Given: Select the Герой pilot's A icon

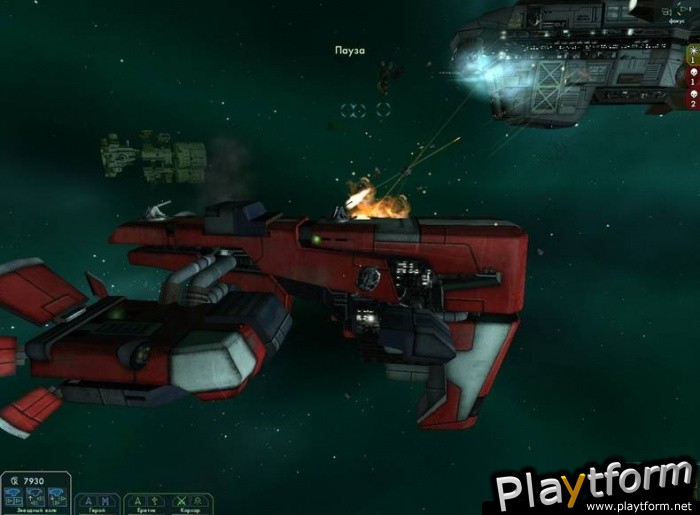Looking at the screenshot, I should coord(88,500).
